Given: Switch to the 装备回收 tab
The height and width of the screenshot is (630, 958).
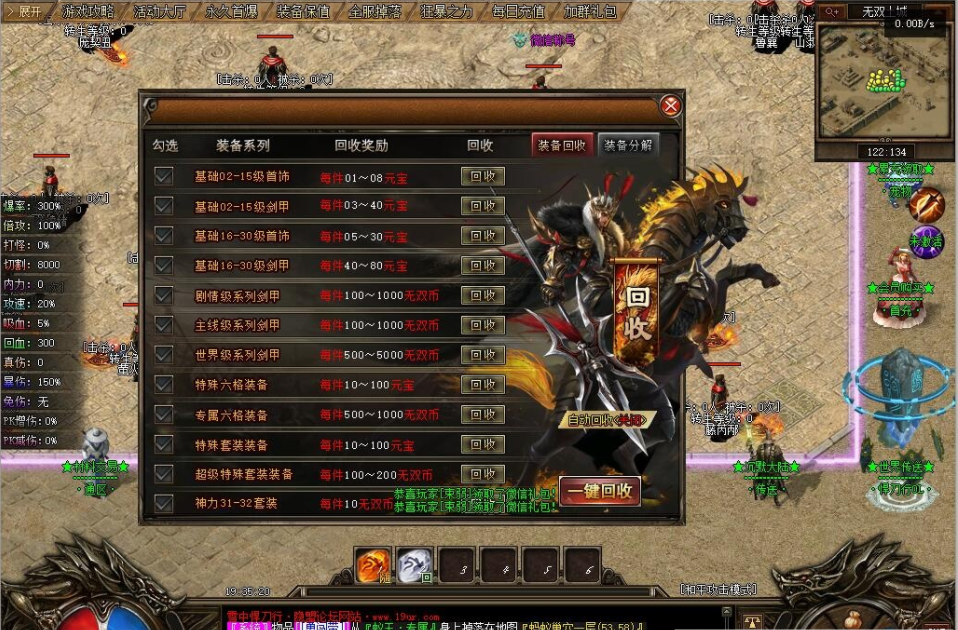Looking at the screenshot, I should pyautogui.click(x=562, y=145).
